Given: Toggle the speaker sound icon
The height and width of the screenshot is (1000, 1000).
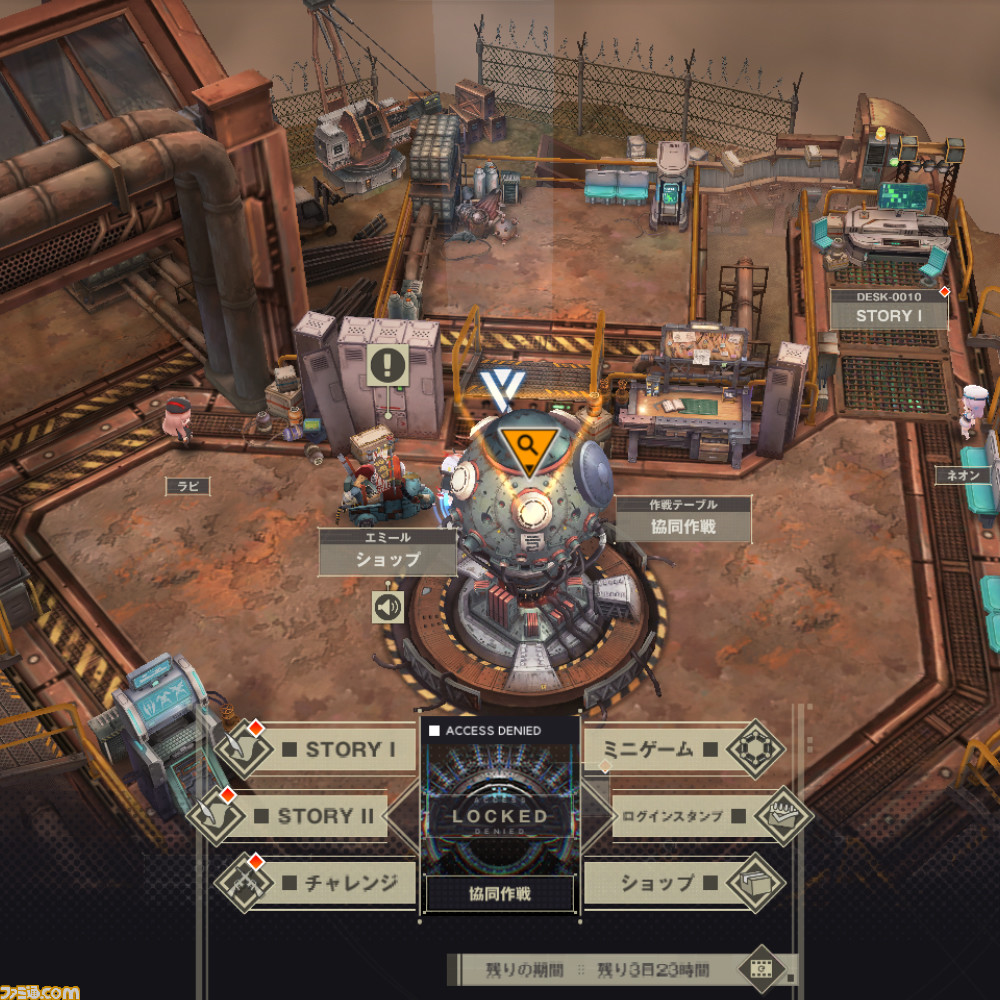Looking at the screenshot, I should (388, 606).
